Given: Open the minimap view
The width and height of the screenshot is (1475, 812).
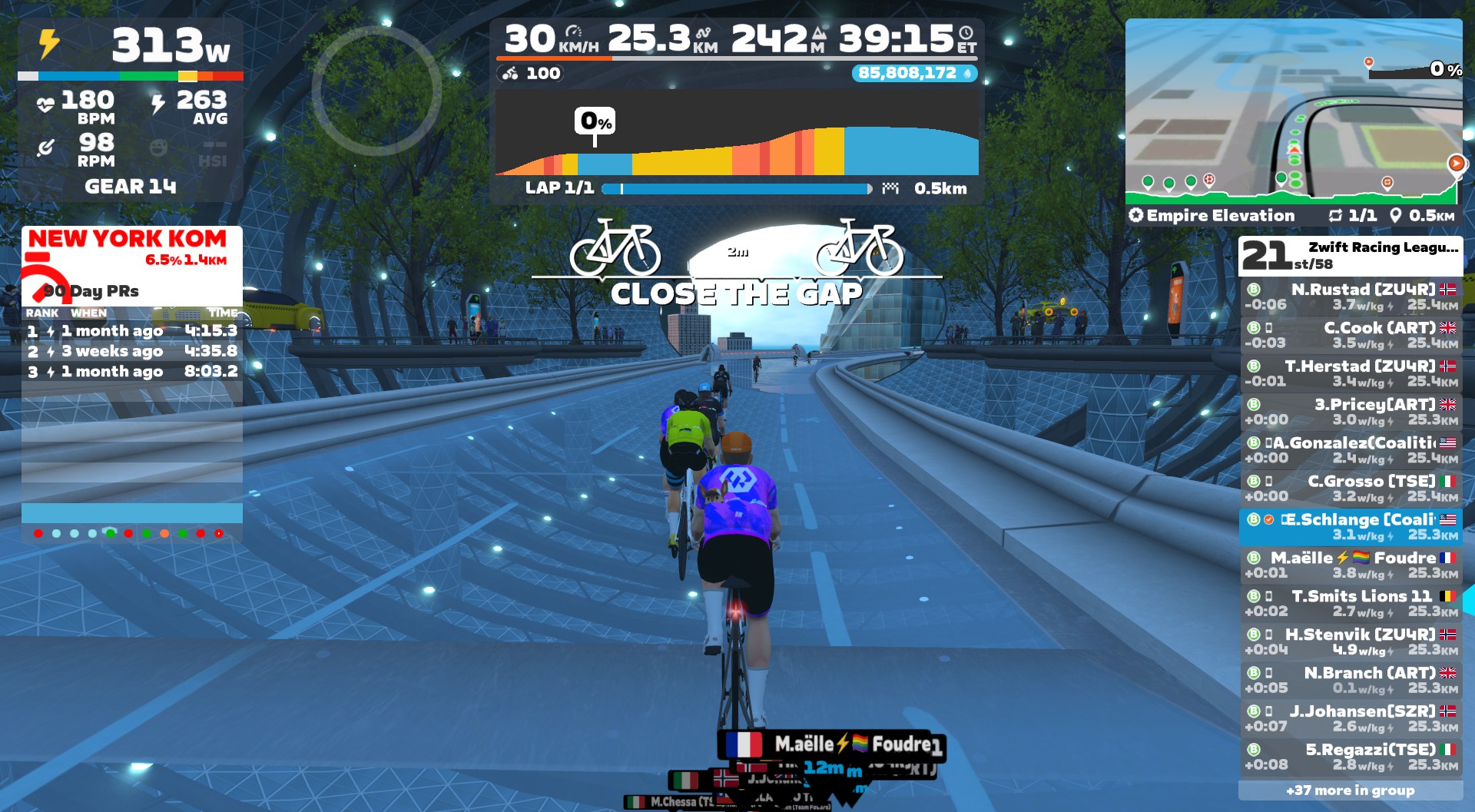Looking at the screenshot, I should tap(1293, 111).
